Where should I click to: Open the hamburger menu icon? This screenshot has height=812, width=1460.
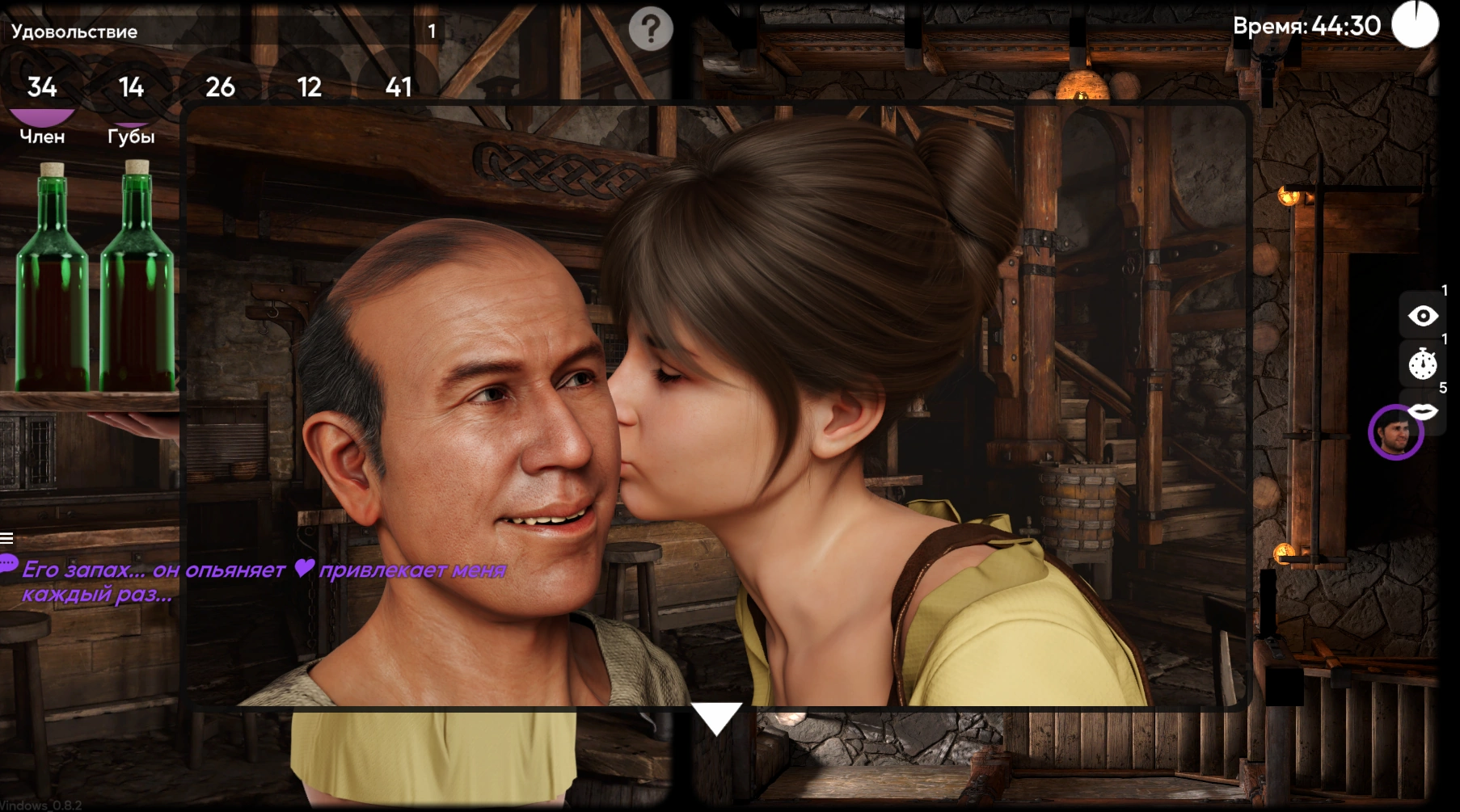[6, 538]
